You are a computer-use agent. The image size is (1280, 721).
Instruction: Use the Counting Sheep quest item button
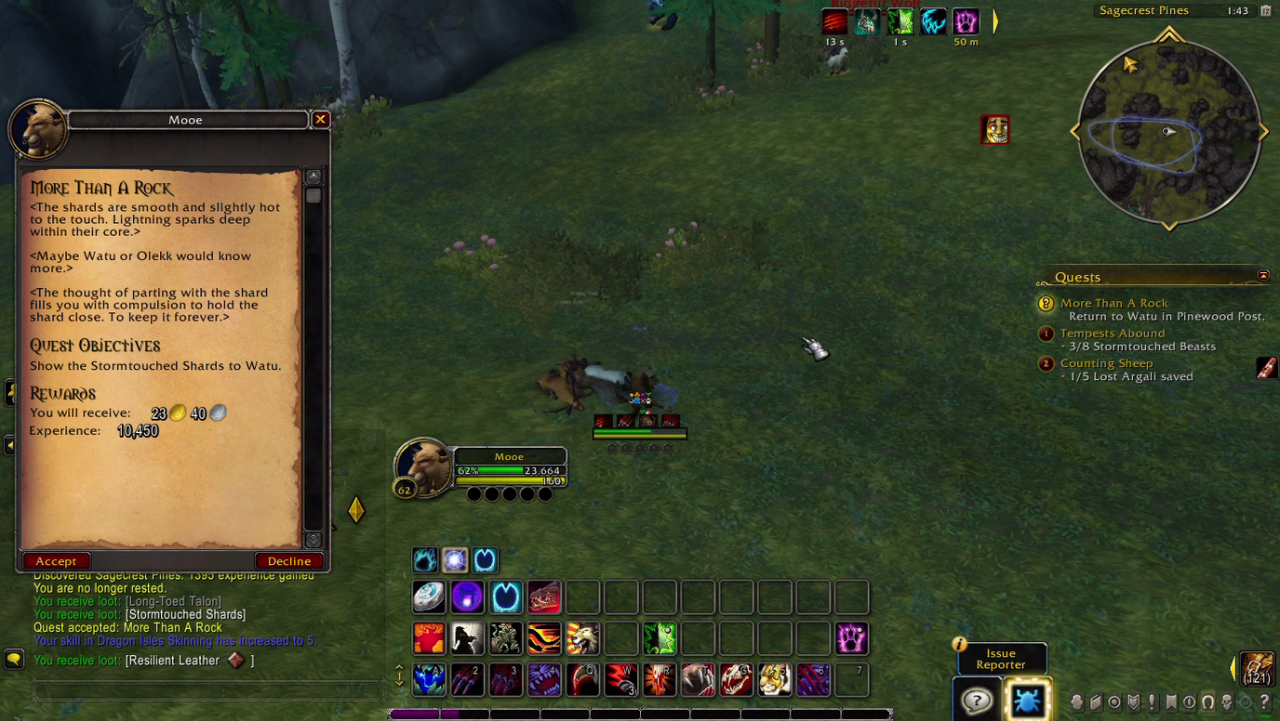(x=1267, y=368)
